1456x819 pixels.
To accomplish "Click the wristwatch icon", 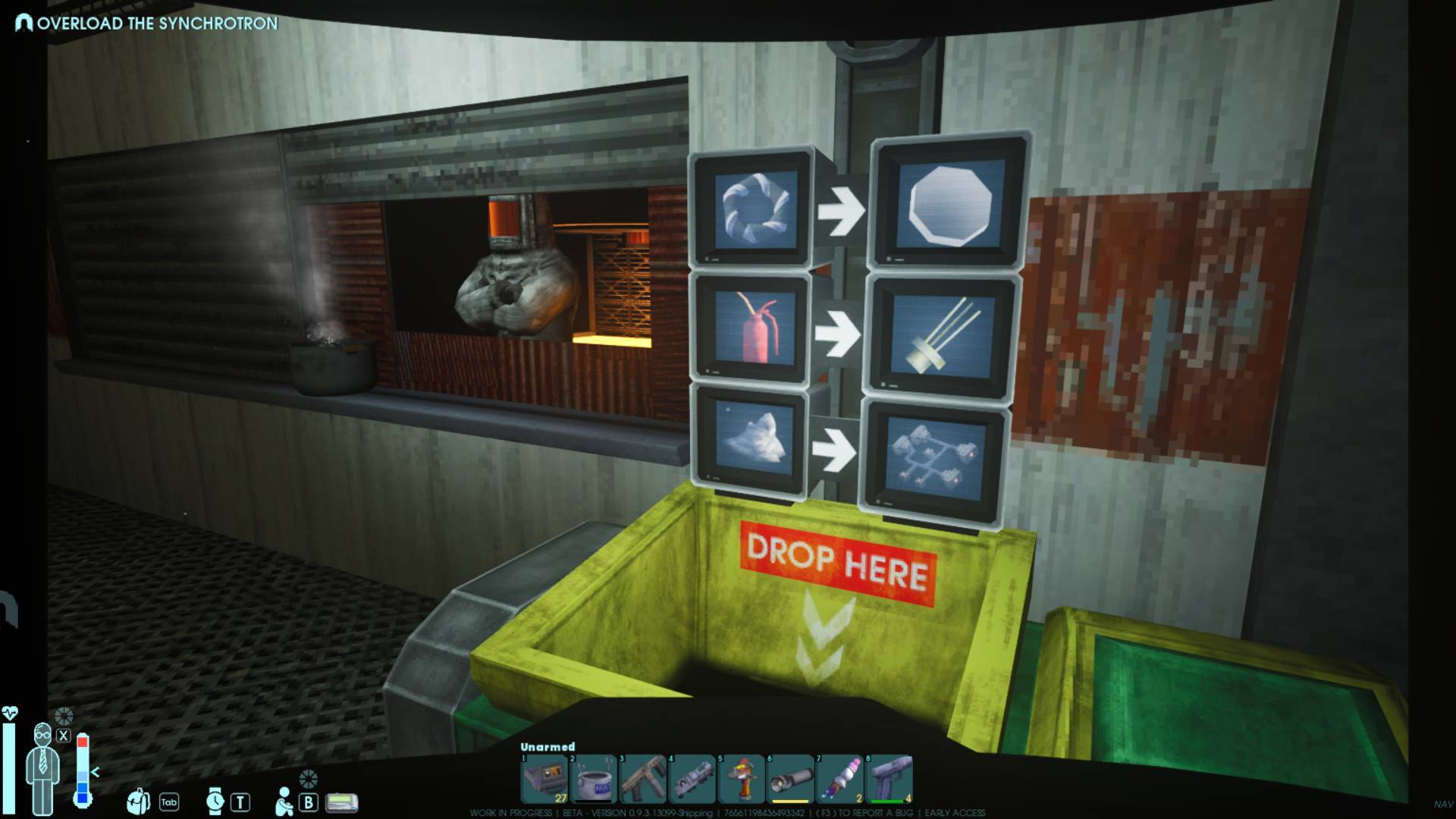I will coord(215,801).
